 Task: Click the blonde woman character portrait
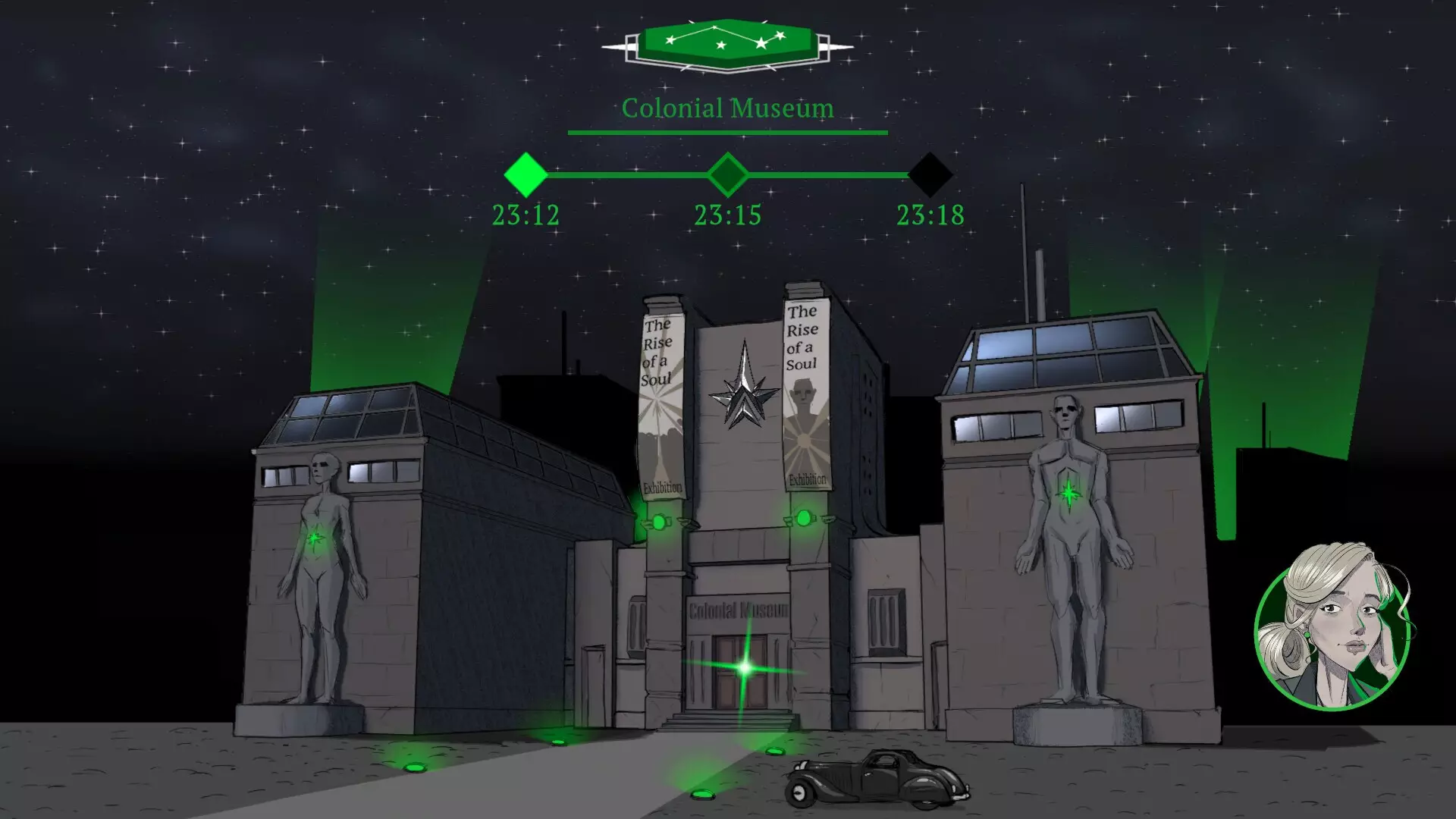1332,628
